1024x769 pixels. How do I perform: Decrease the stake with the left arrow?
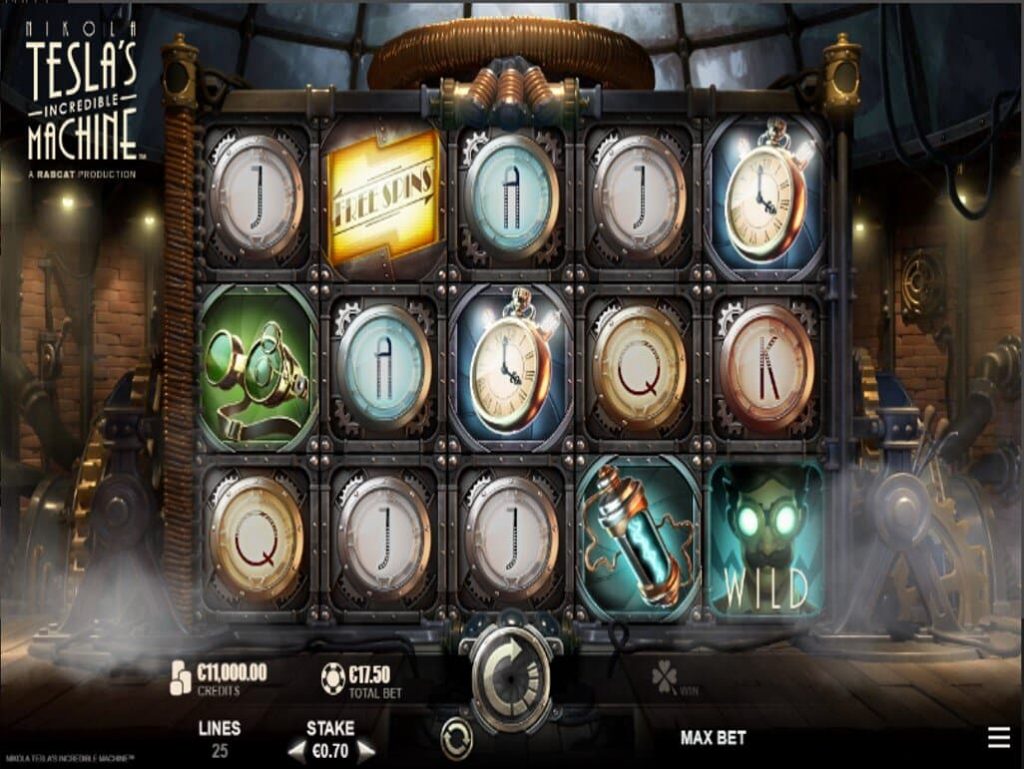[296, 749]
